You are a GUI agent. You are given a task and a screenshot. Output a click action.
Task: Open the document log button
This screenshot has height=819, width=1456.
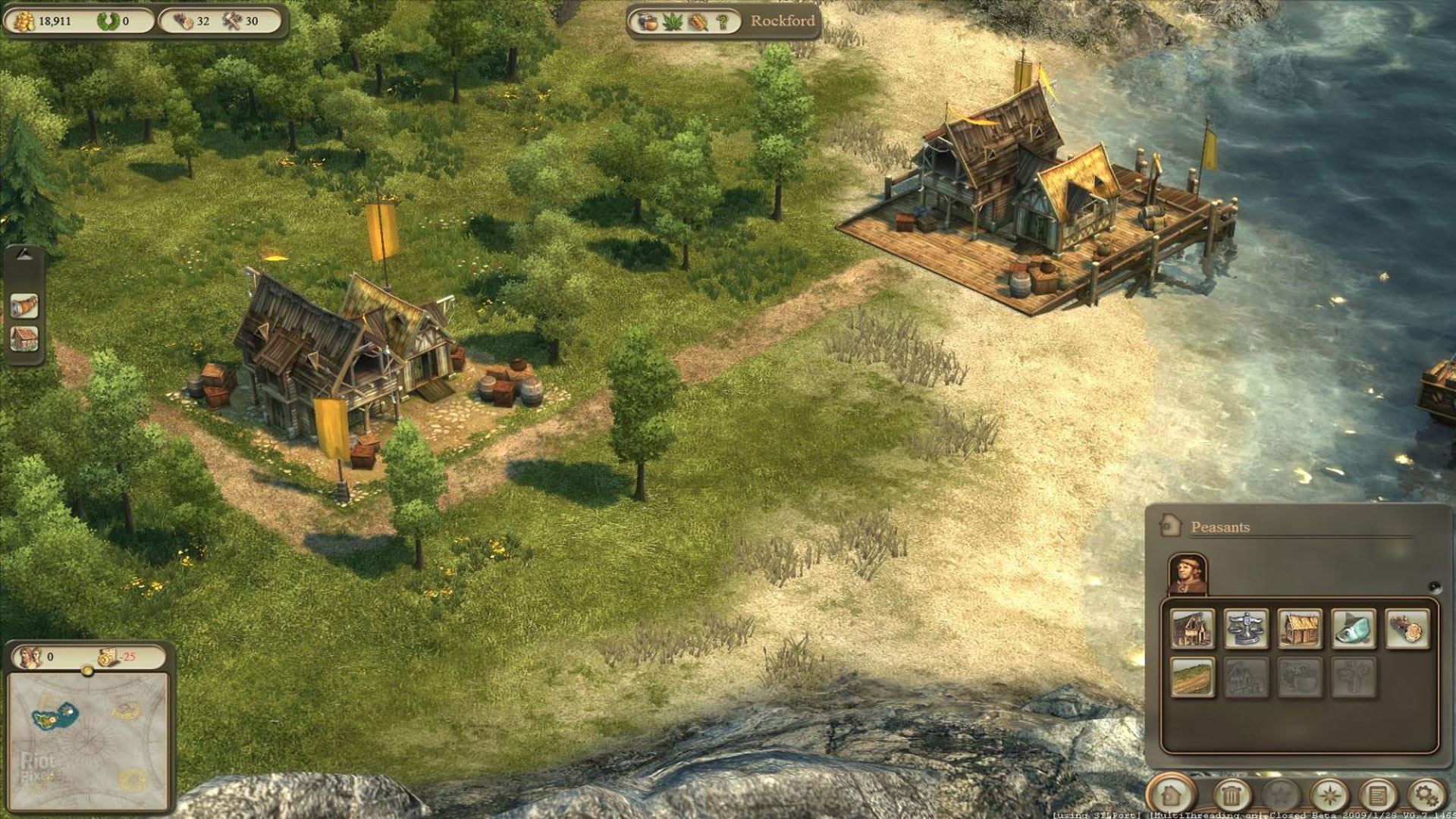[1377, 795]
